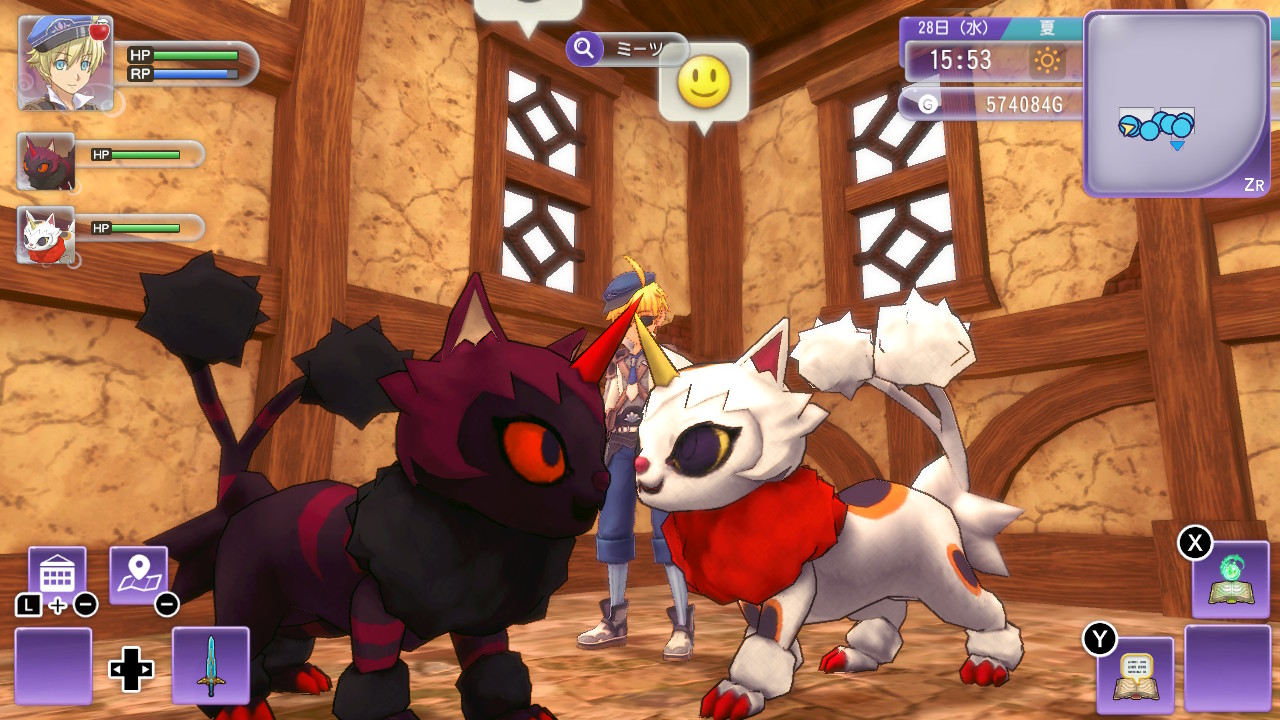Viewport: 1280px width, 720px height.
Task: Select the map location icon
Action: coord(140,568)
